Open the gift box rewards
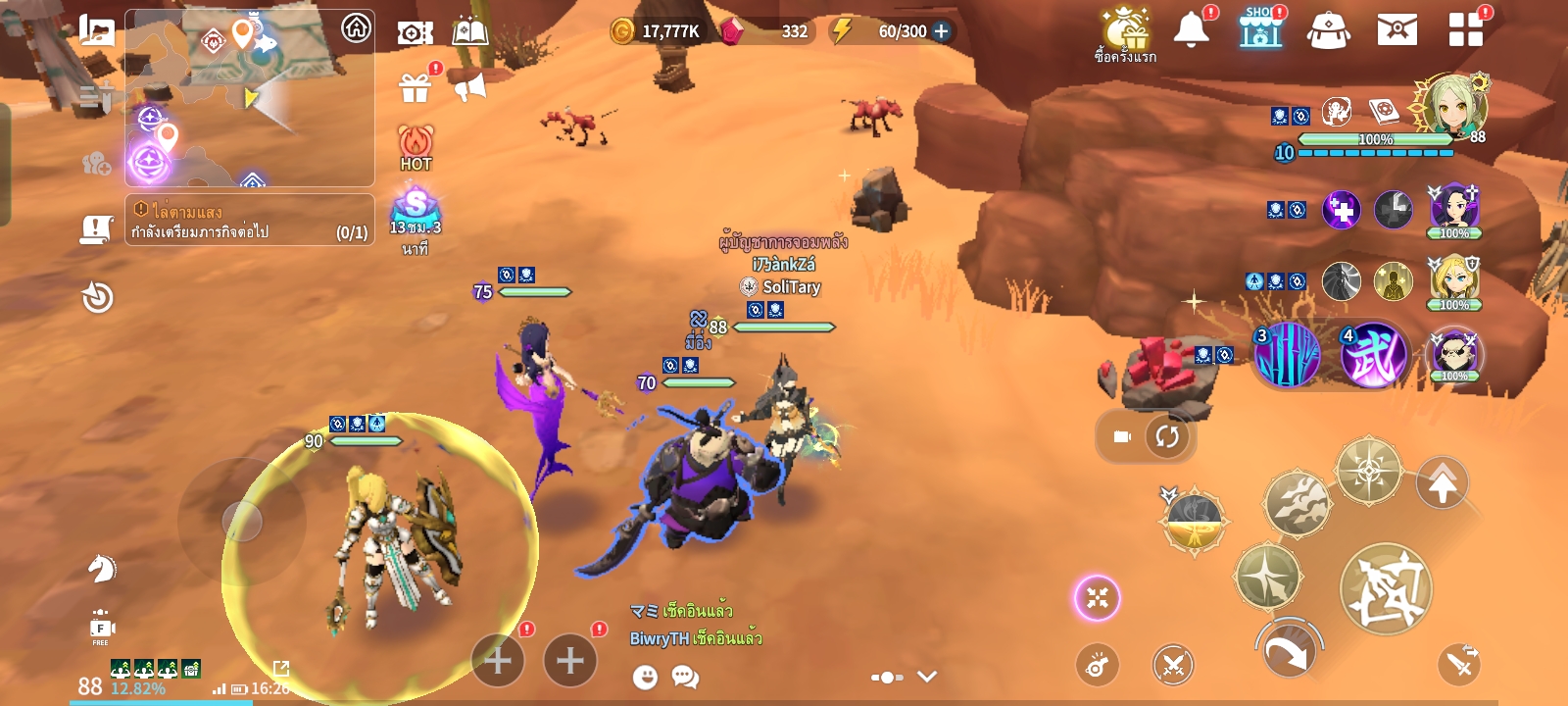1568x706 pixels. tap(416, 88)
